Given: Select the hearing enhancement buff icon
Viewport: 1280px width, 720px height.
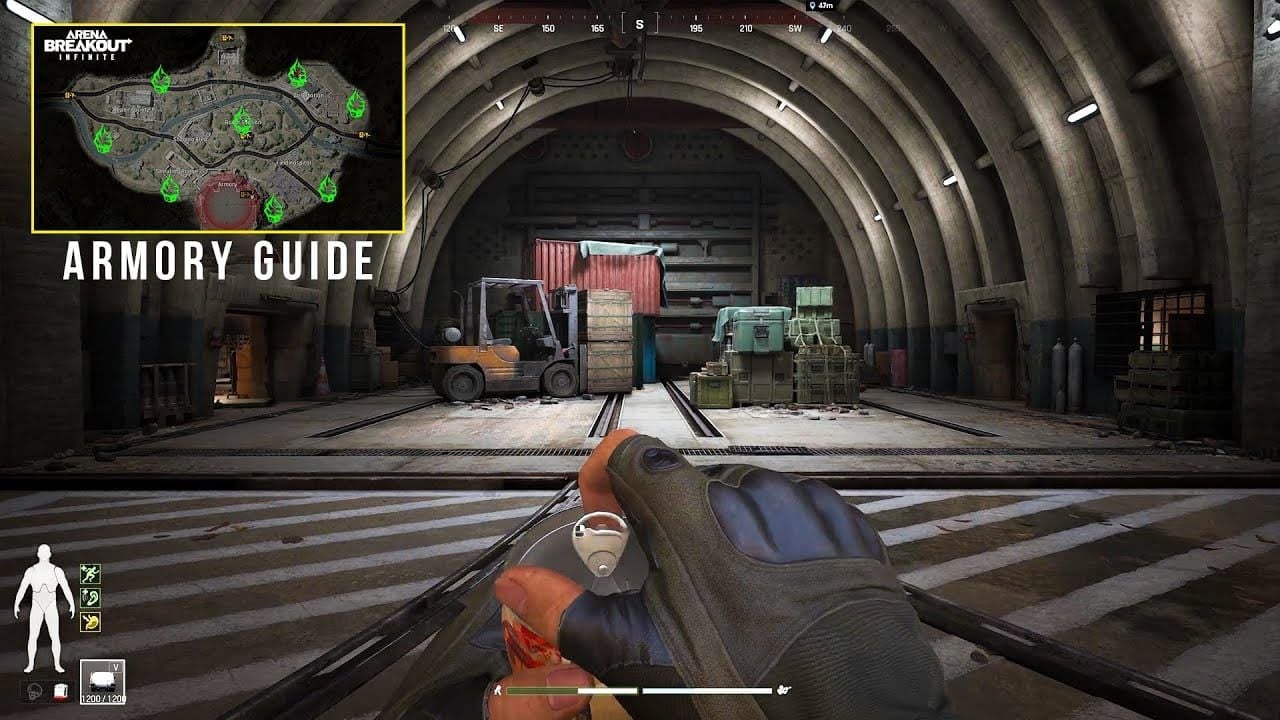Looking at the screenshot, I should tap(90, 596).
